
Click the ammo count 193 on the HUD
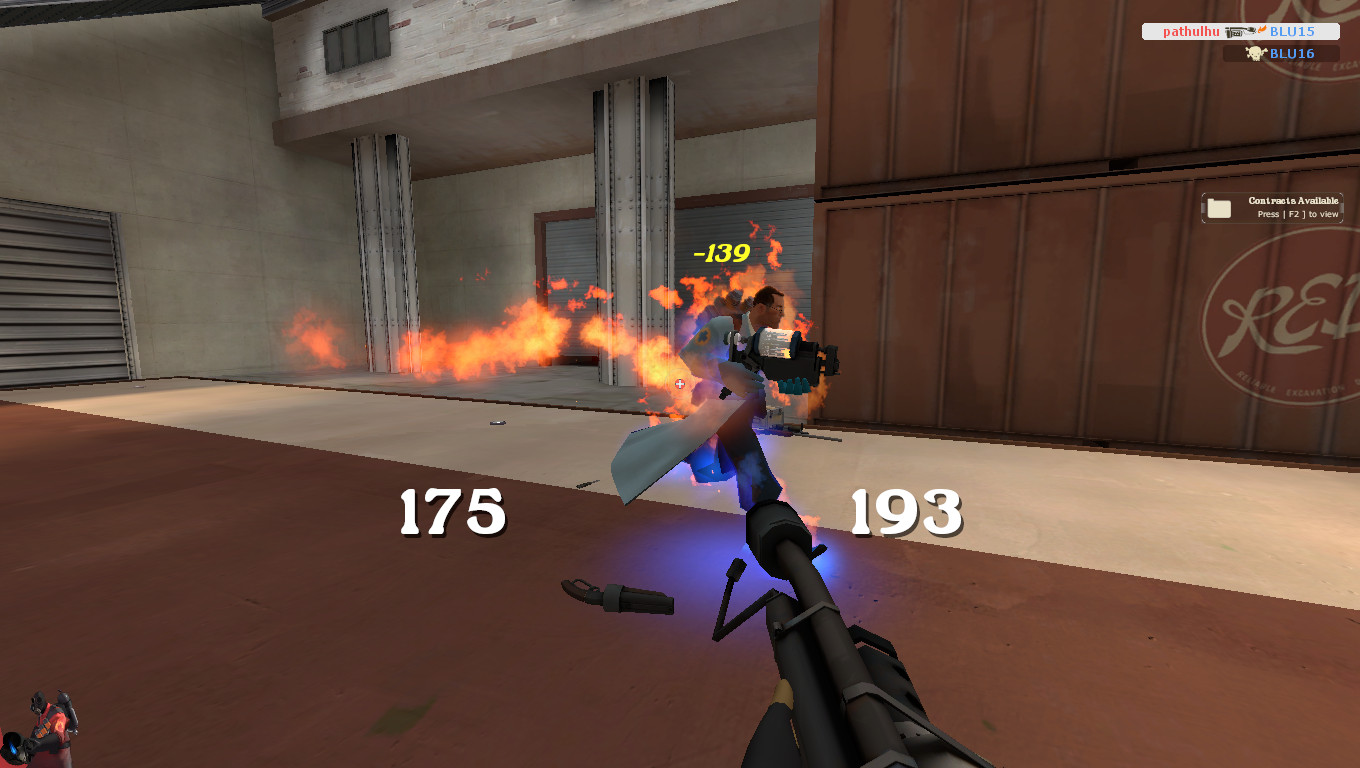click(x=905, y=514)
